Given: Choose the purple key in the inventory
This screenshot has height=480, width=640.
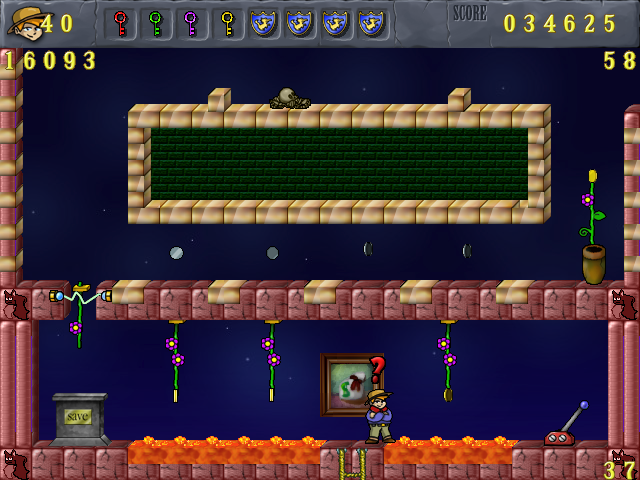Looking at the screenshot, I should pos(192,23).
